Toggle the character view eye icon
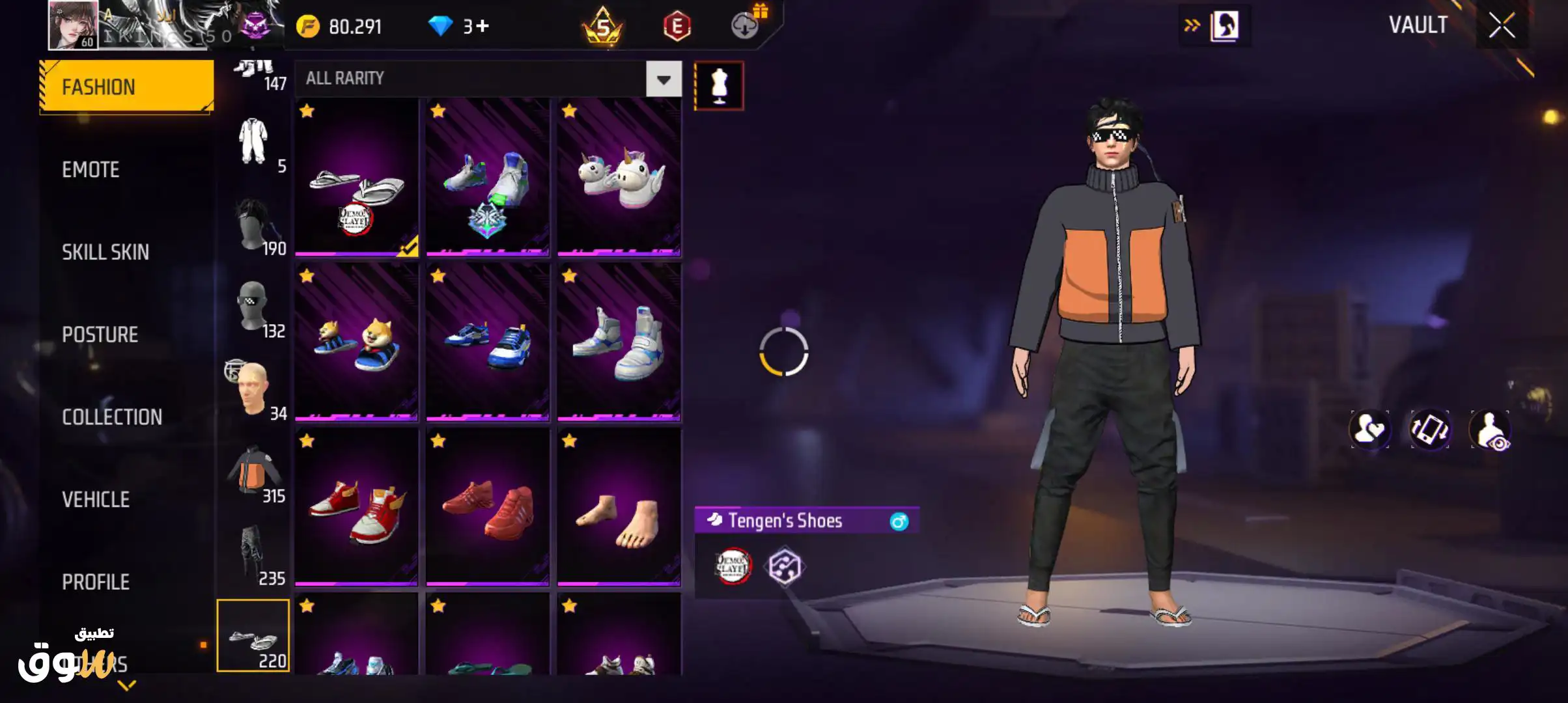The height and width of the screenshot is (703, 1568). [1490, 430]
